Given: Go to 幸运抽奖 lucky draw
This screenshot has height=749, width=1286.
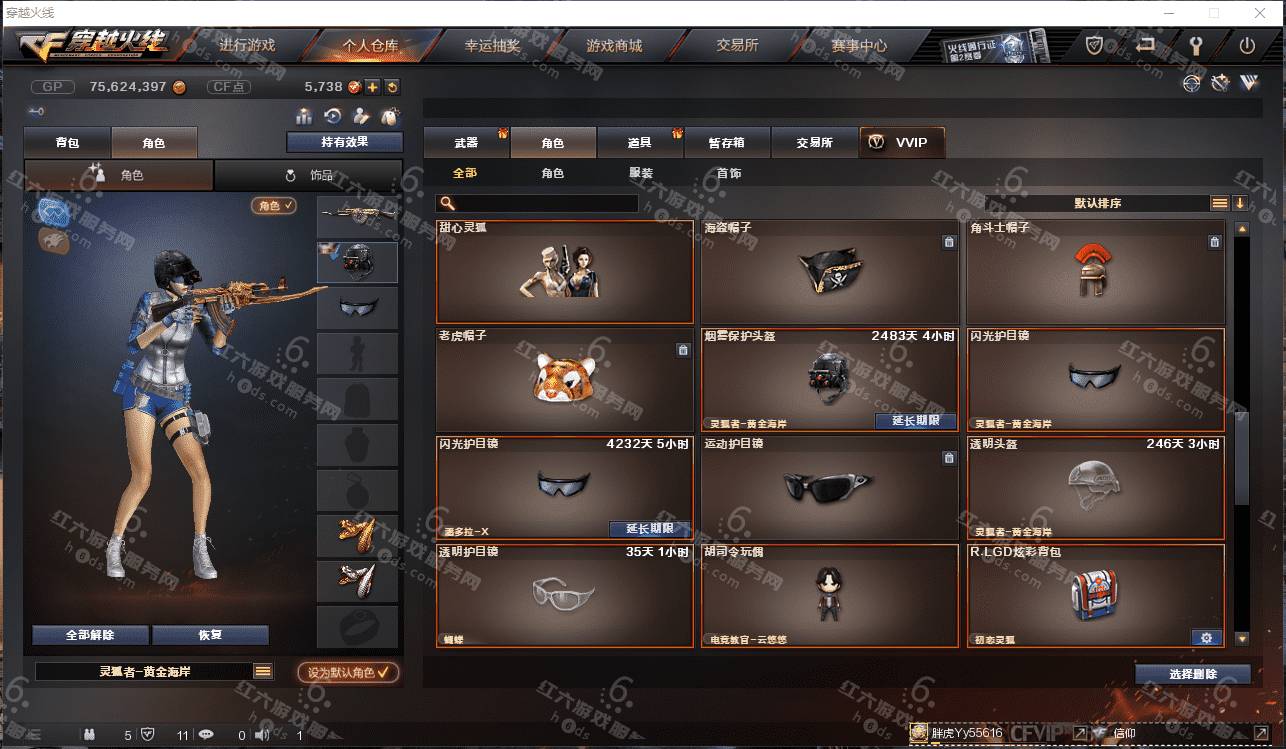Looking at the screenshot, I should [x=492, y=46].
